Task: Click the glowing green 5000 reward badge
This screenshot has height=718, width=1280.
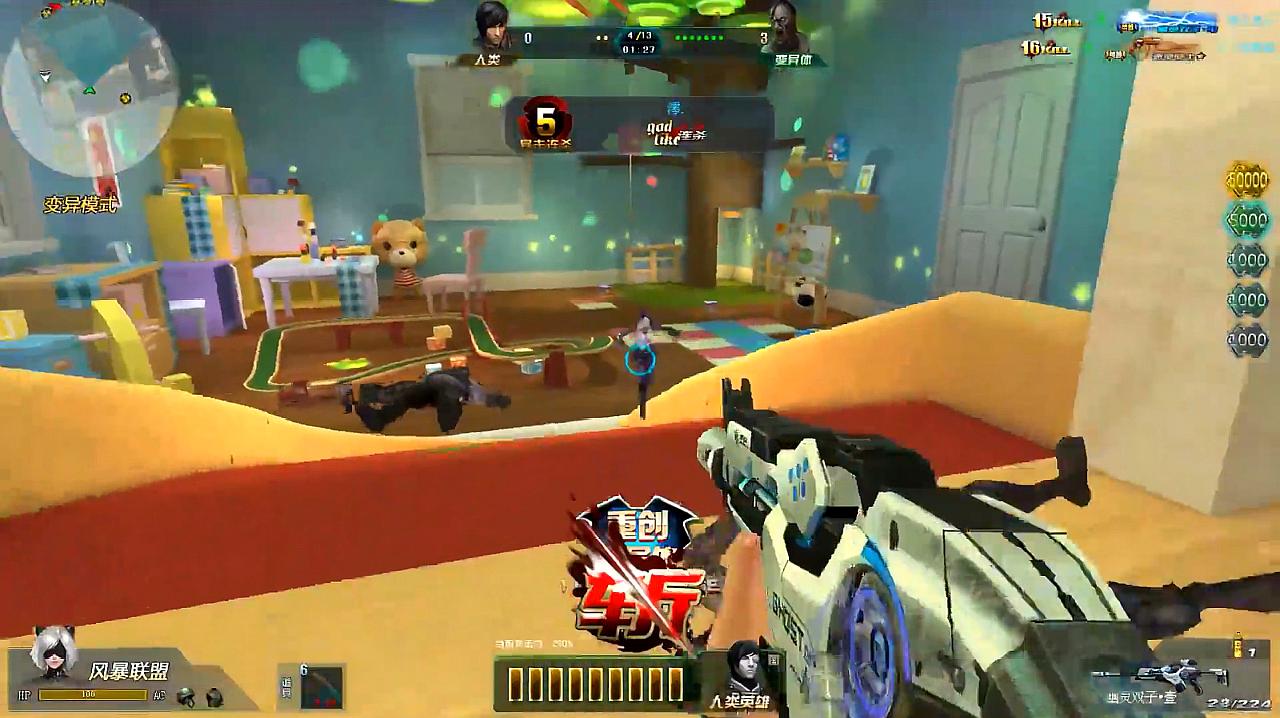Action: [1247, 220]
